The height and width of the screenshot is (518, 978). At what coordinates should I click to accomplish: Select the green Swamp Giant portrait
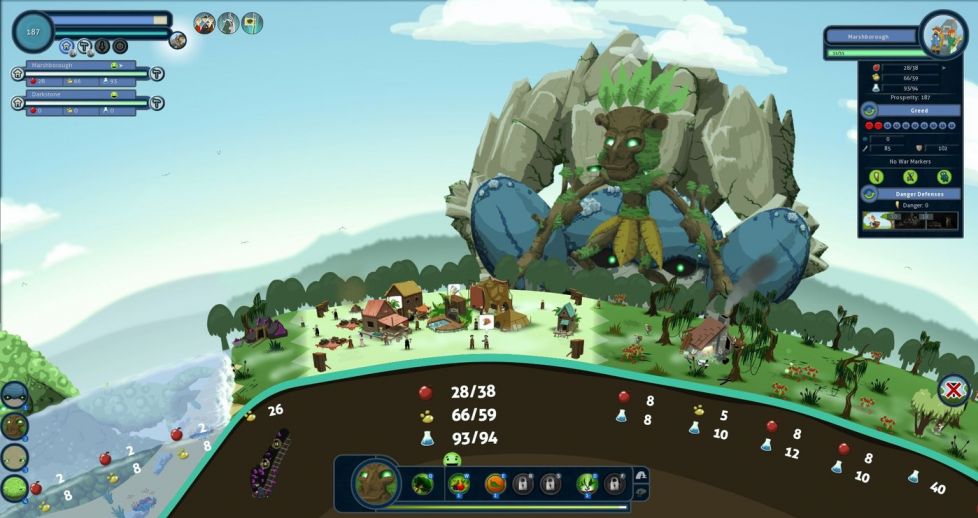click(x=14, y=487)
